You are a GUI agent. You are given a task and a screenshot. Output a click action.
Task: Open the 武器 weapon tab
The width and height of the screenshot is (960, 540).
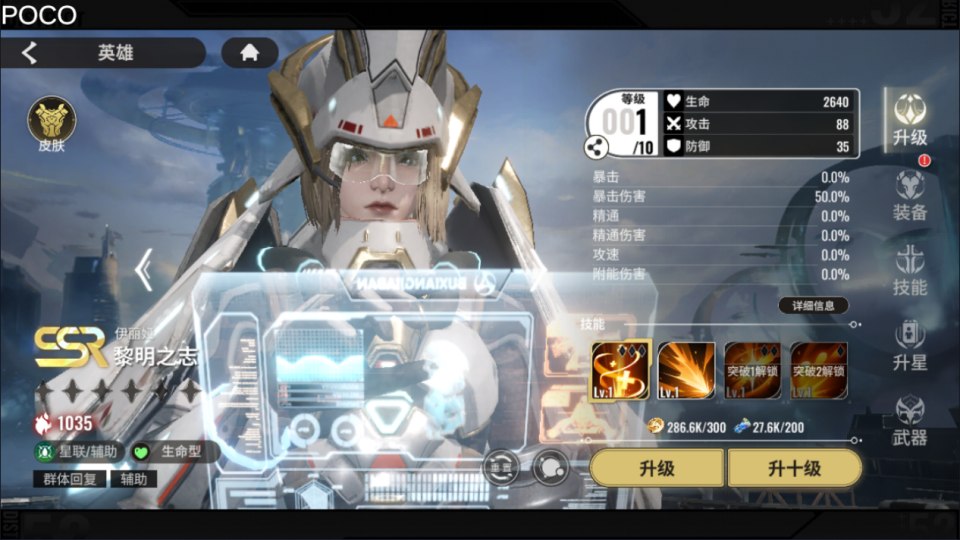[910, 420]
